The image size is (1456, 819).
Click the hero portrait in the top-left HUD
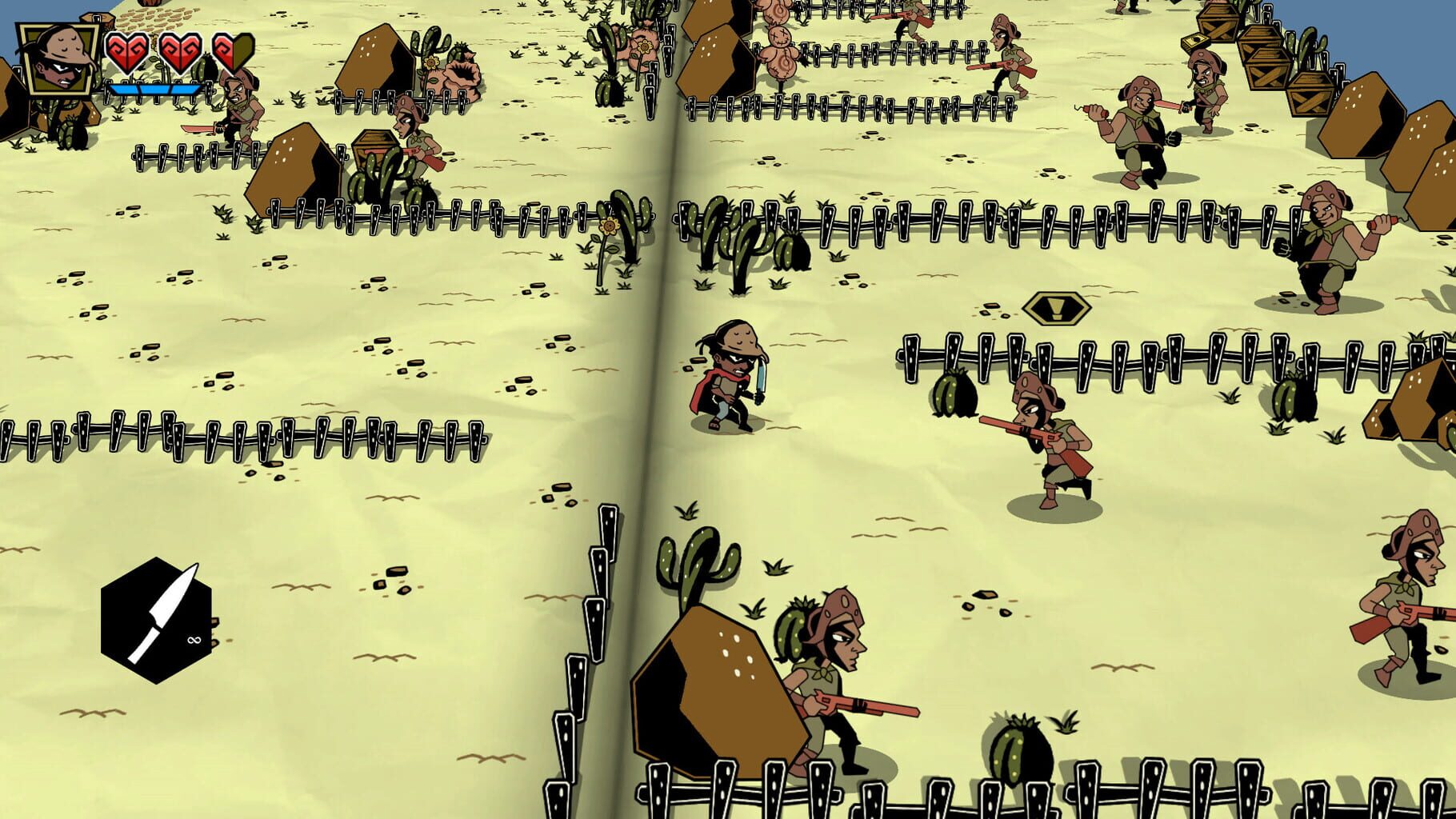tap(56, 56)
